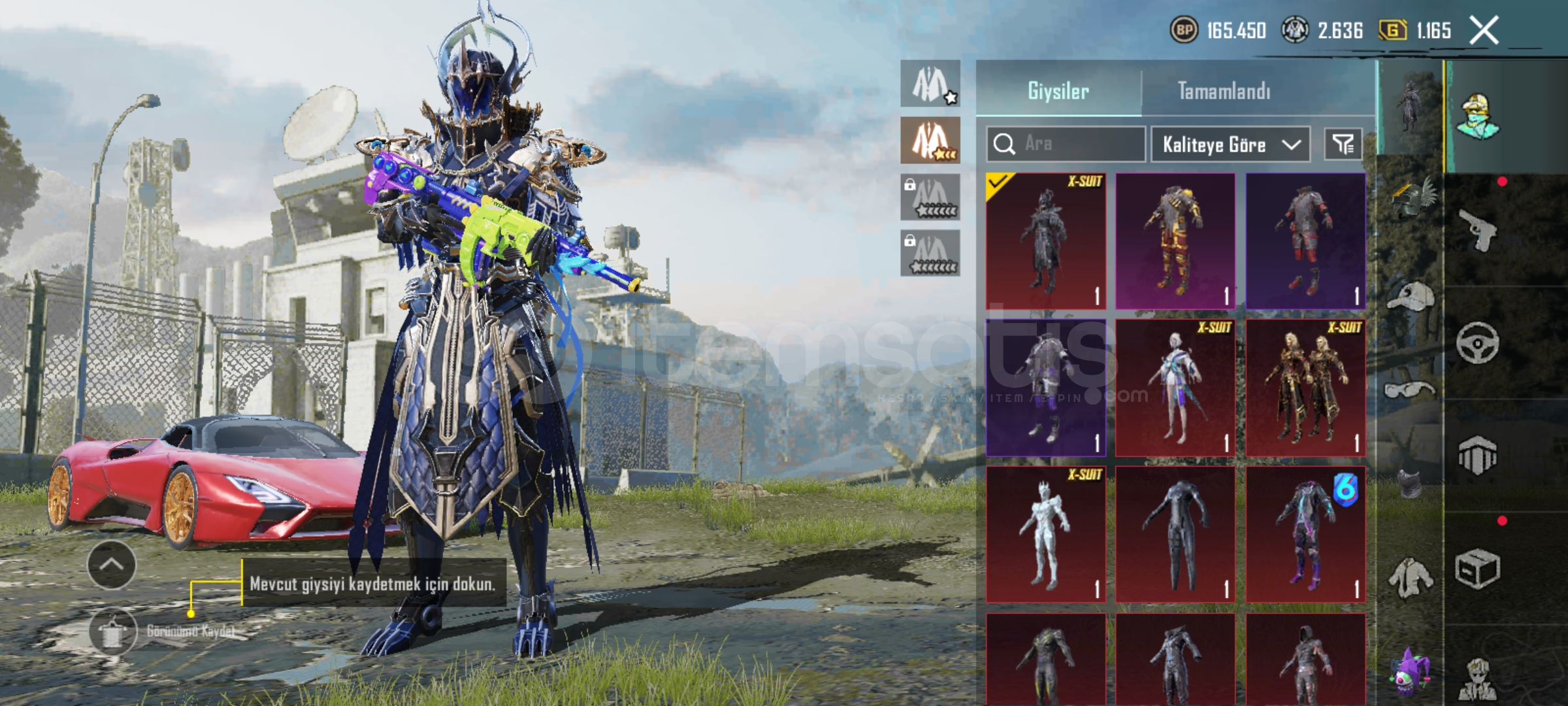Select the equipped dark X-Suit outfit
The width and height of the screenshot is (1568, 706).
[x=1045, y=241]
